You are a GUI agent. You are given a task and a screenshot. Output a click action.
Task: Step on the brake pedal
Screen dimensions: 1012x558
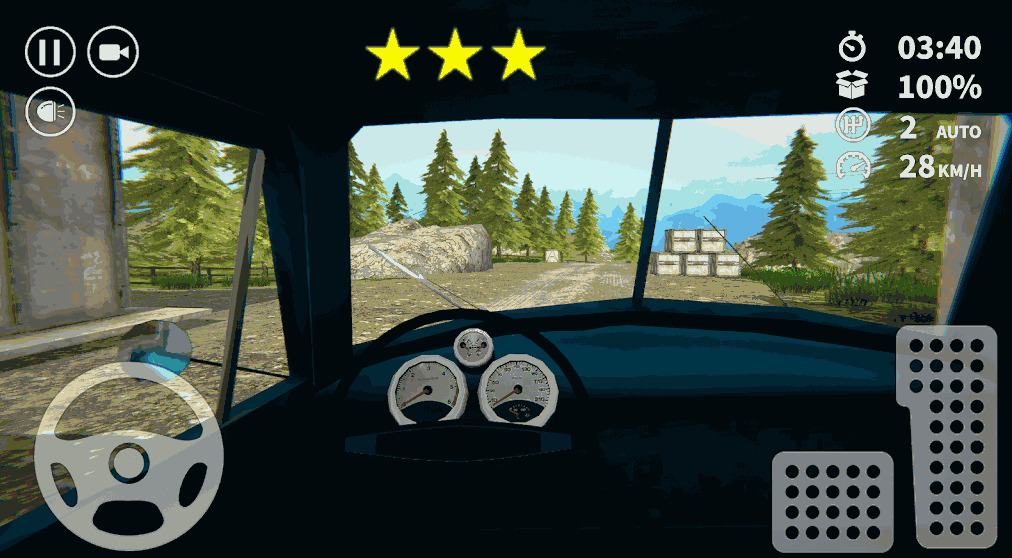832,501
